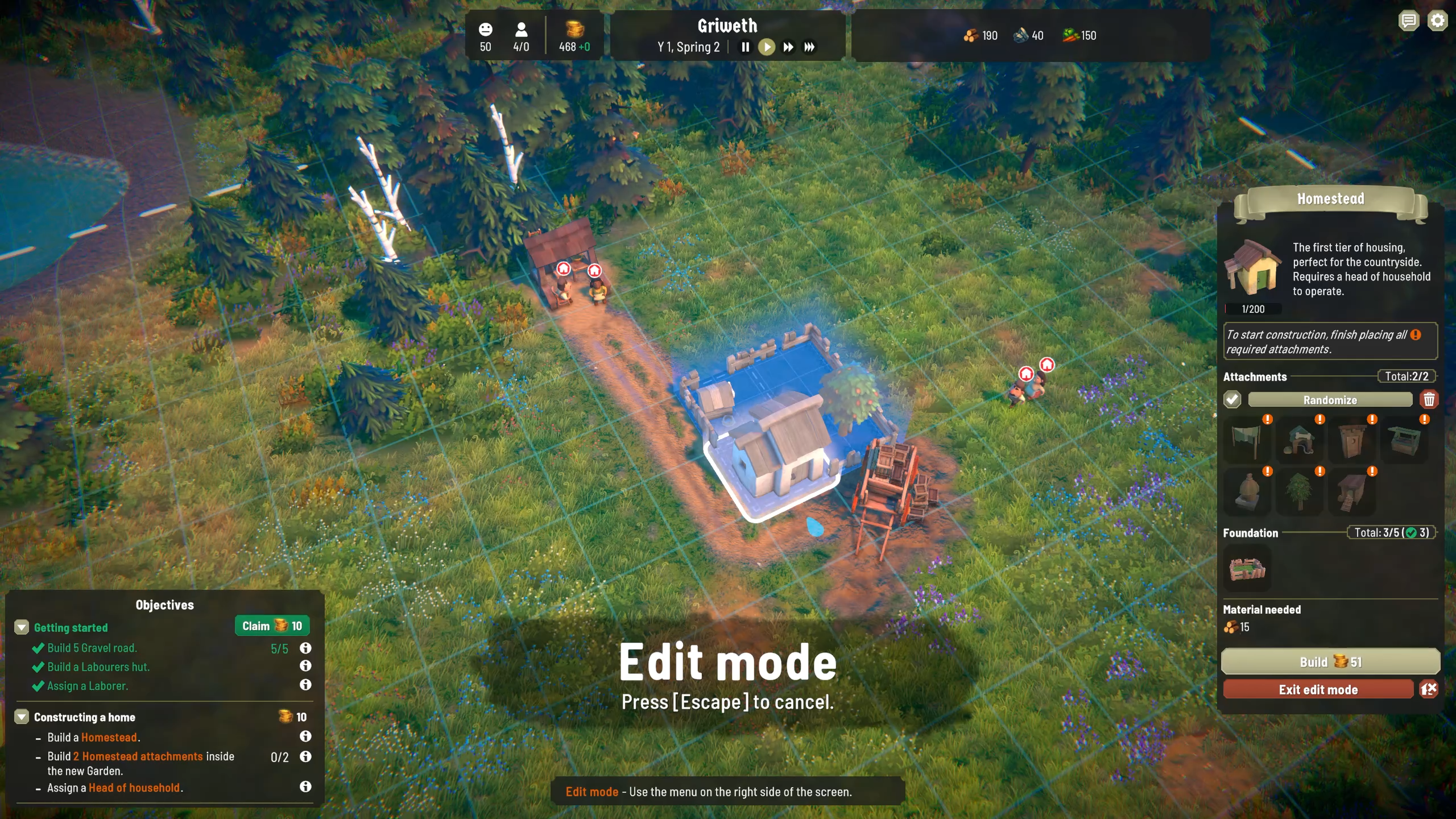Select the clothesline attachment
1456x819 pixels.
point(1246,441)
